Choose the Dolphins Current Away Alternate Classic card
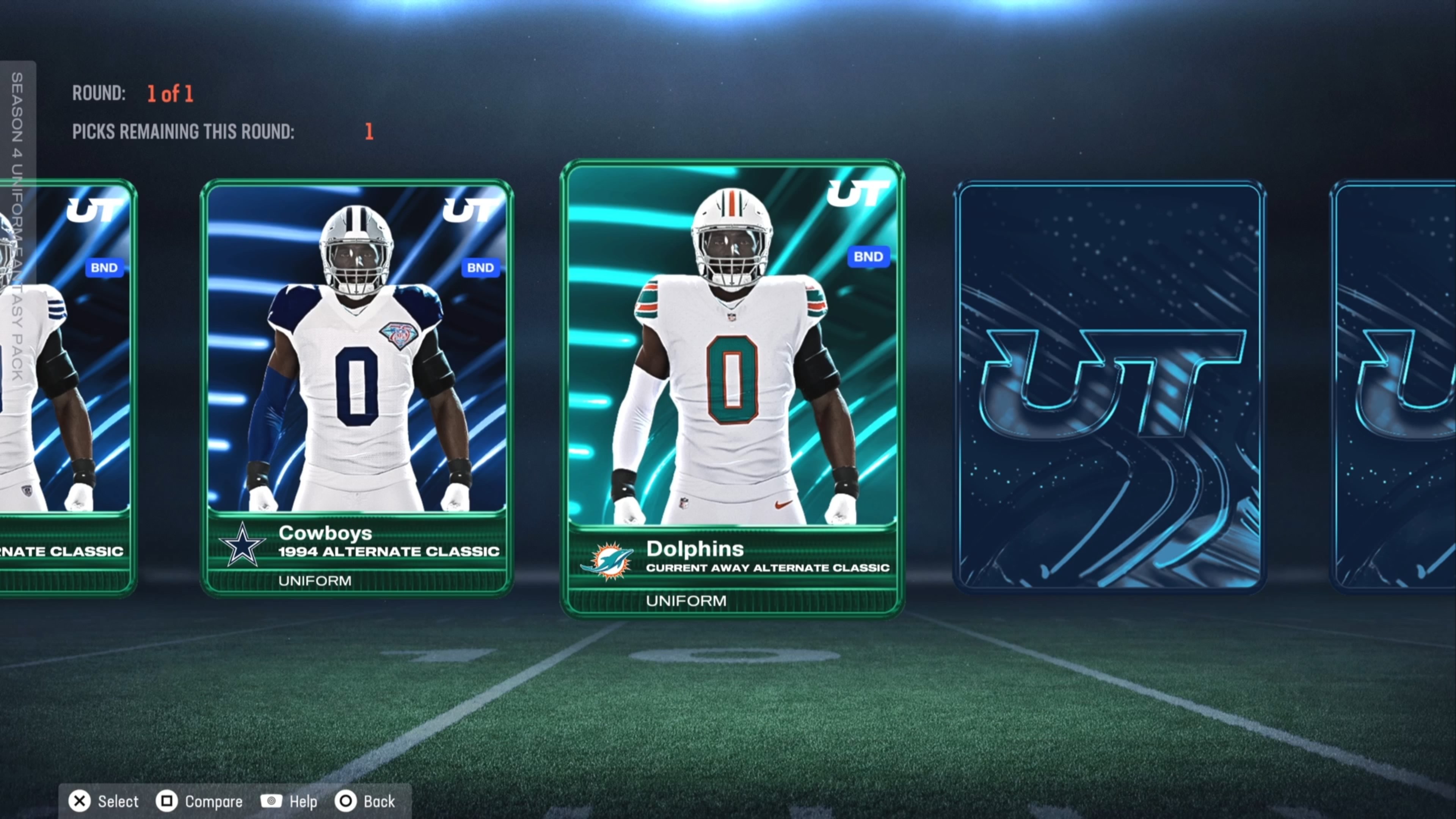Image resolution: width=1456 pixels, height=819 pixels. tap(732, 388)
